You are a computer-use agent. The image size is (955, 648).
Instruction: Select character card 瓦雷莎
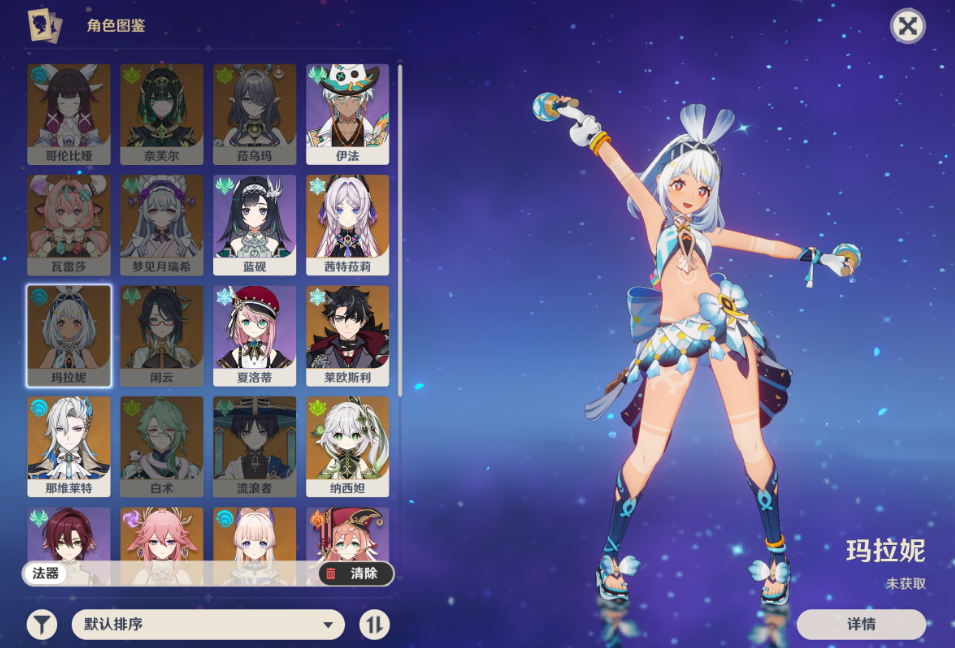69,225
